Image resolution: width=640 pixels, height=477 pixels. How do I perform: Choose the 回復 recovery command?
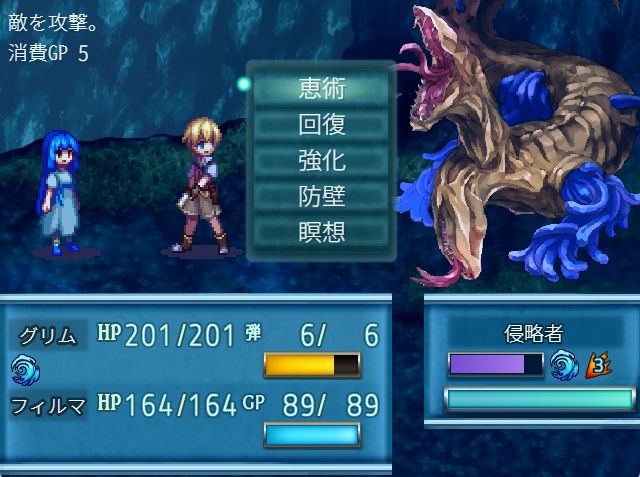coord(321,124)
